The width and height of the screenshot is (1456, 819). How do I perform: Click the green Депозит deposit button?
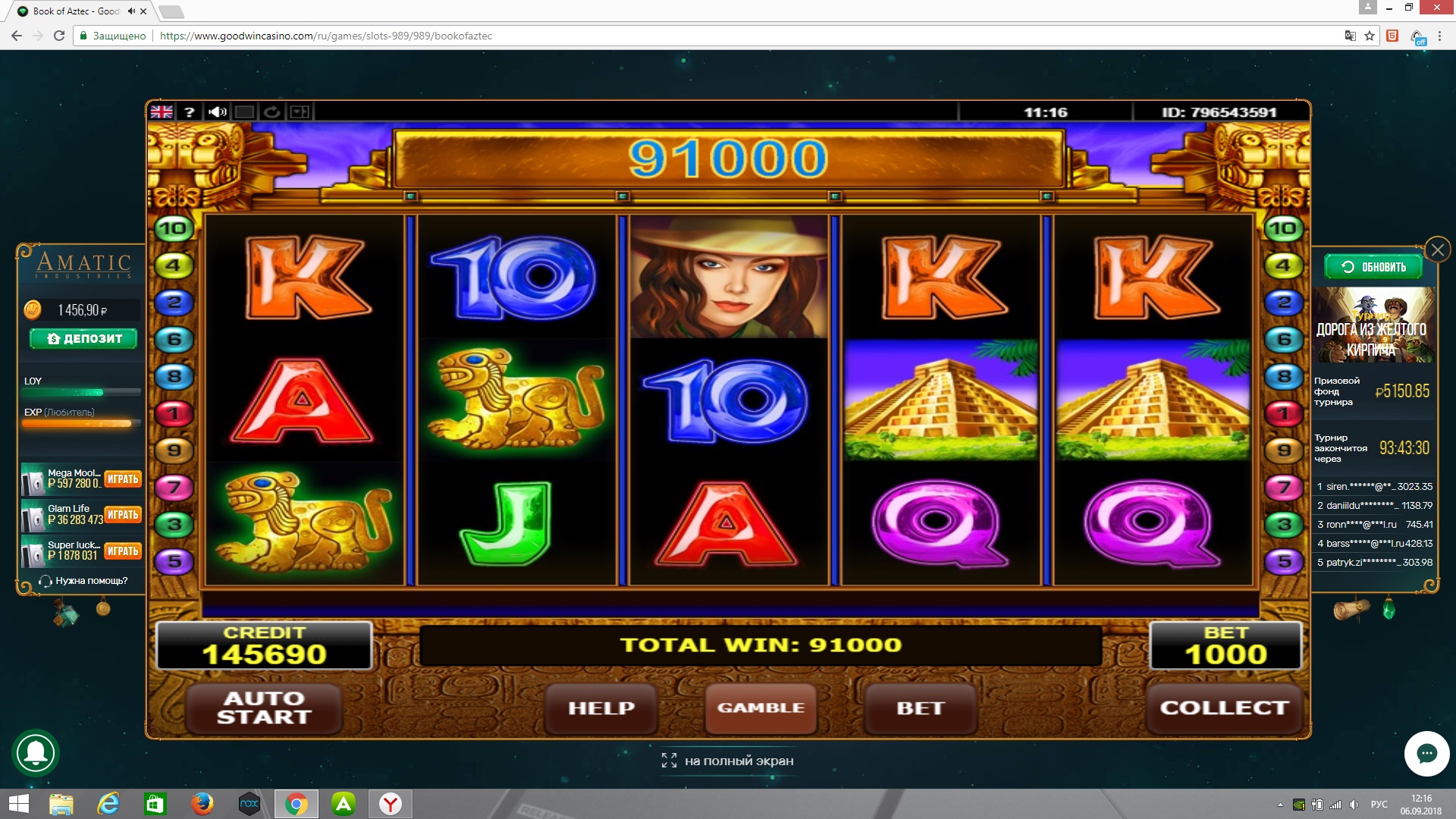[x=83, y=338]
